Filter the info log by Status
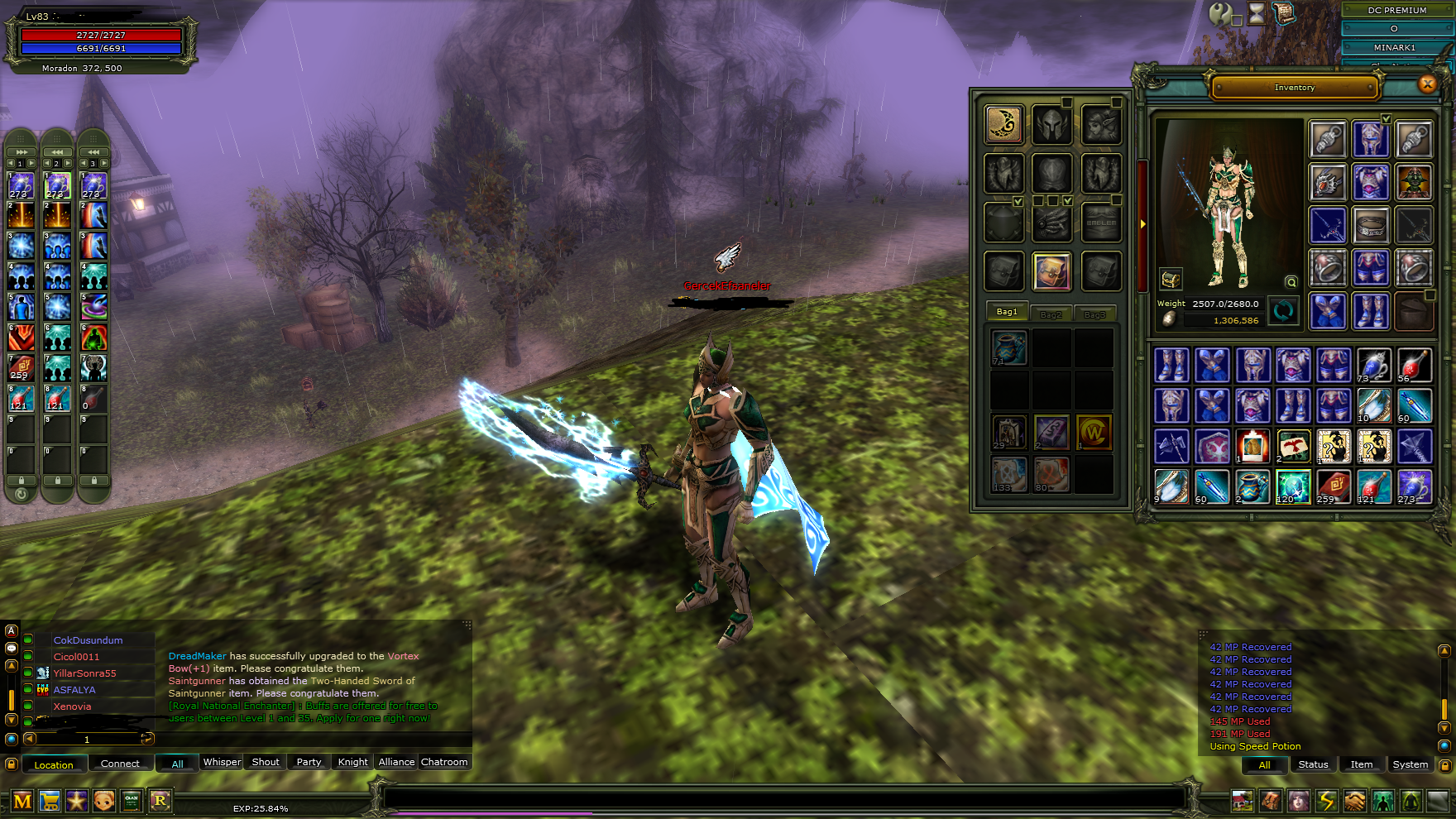Viewport: 1456px width, 819px height. (x=1313, y=764)
